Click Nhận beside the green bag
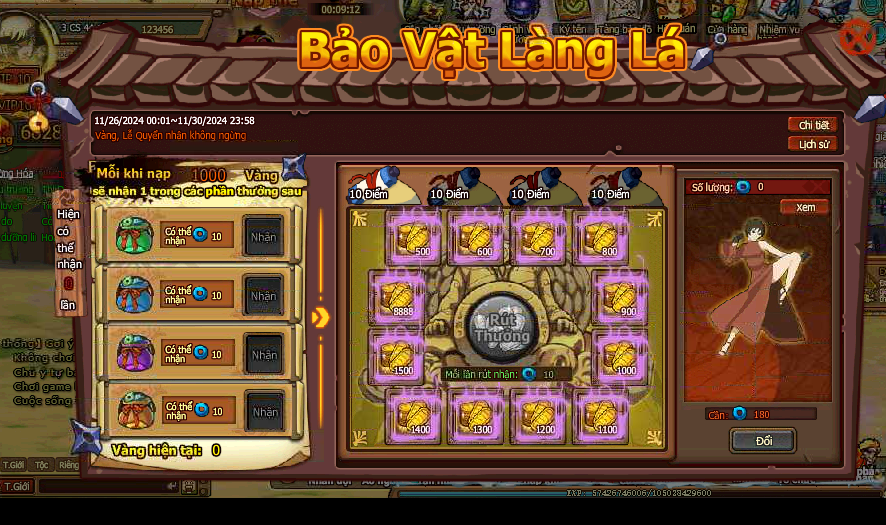The width and height of the screenshot is (886, 525). point(264,236)
